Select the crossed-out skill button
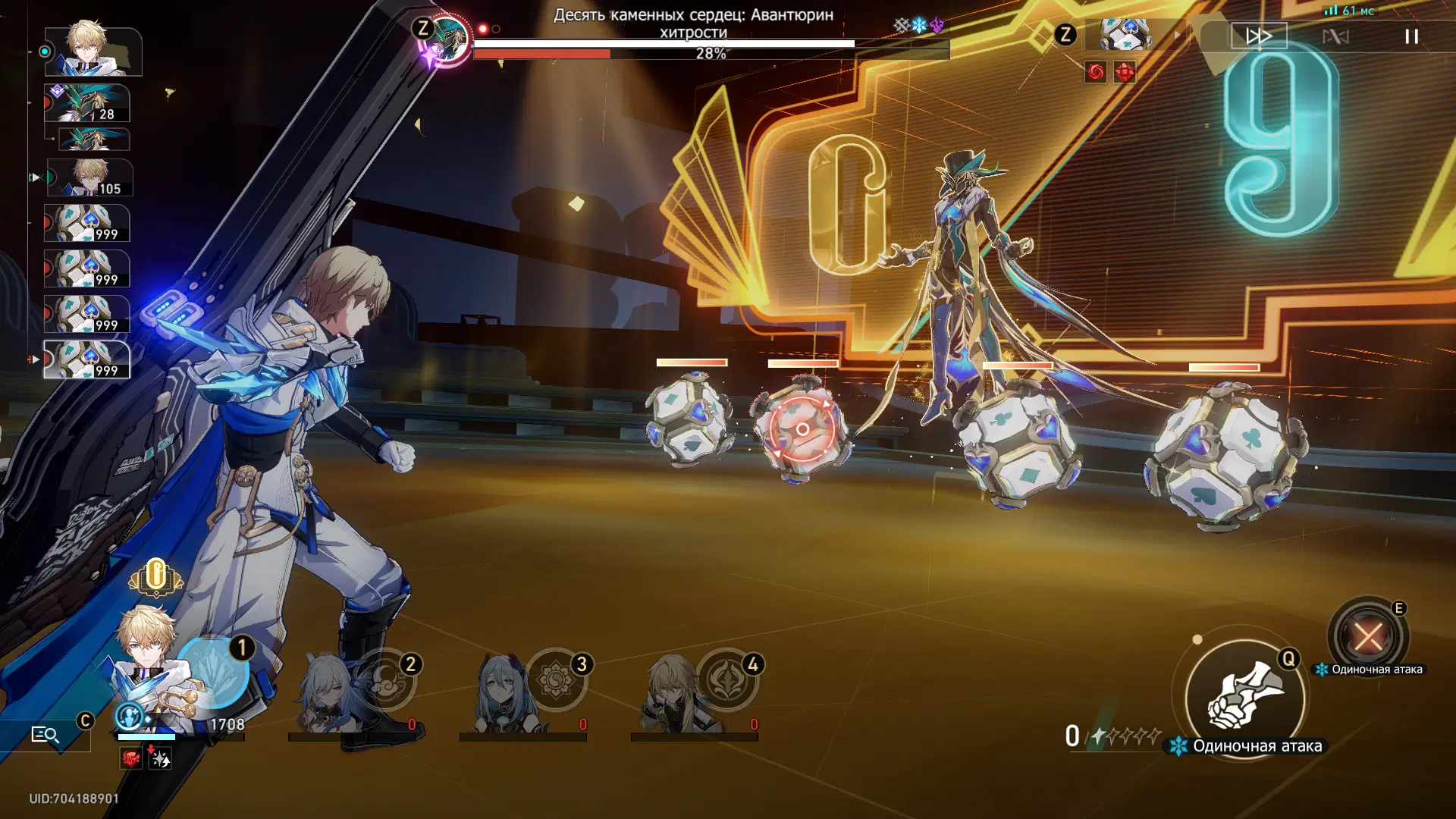This screenshot has height=819, width=1456. pos(1367,635)
